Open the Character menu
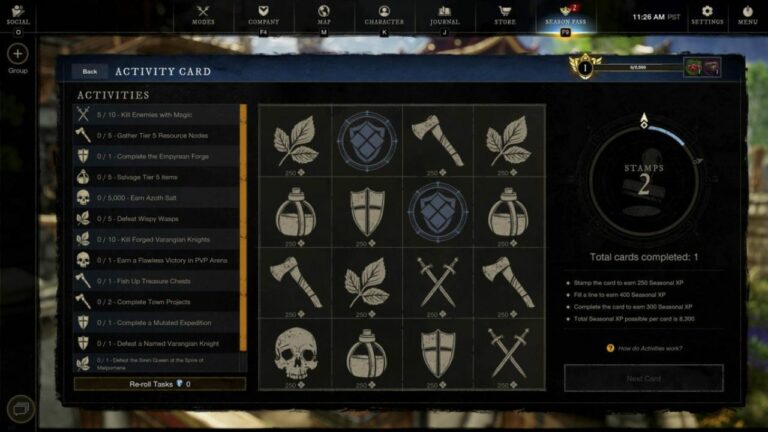This screenshot has width=768, height=432. coord(384,15)
